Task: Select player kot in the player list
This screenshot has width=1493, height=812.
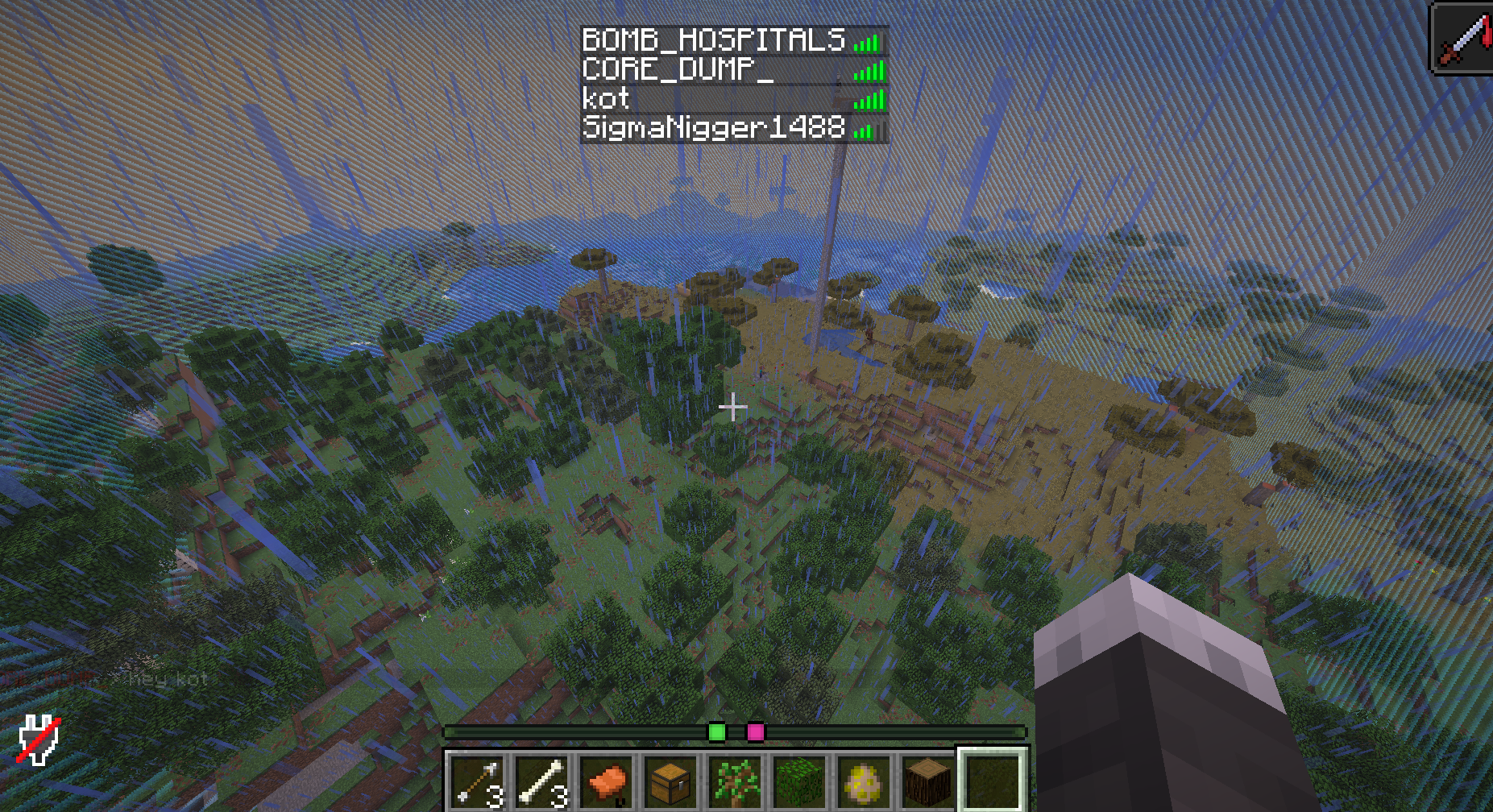Action: tap(606, 100)
